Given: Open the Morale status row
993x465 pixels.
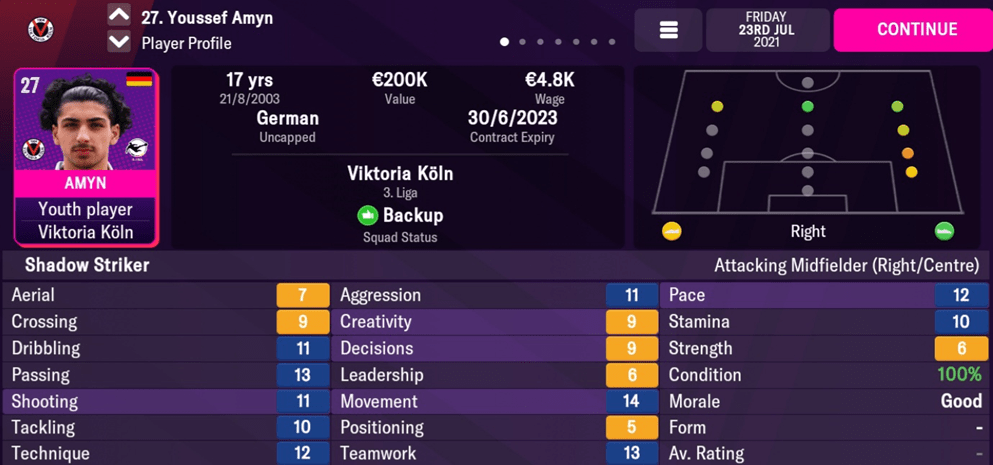Looking at the screenshot, I should click(x=824, y=401).
